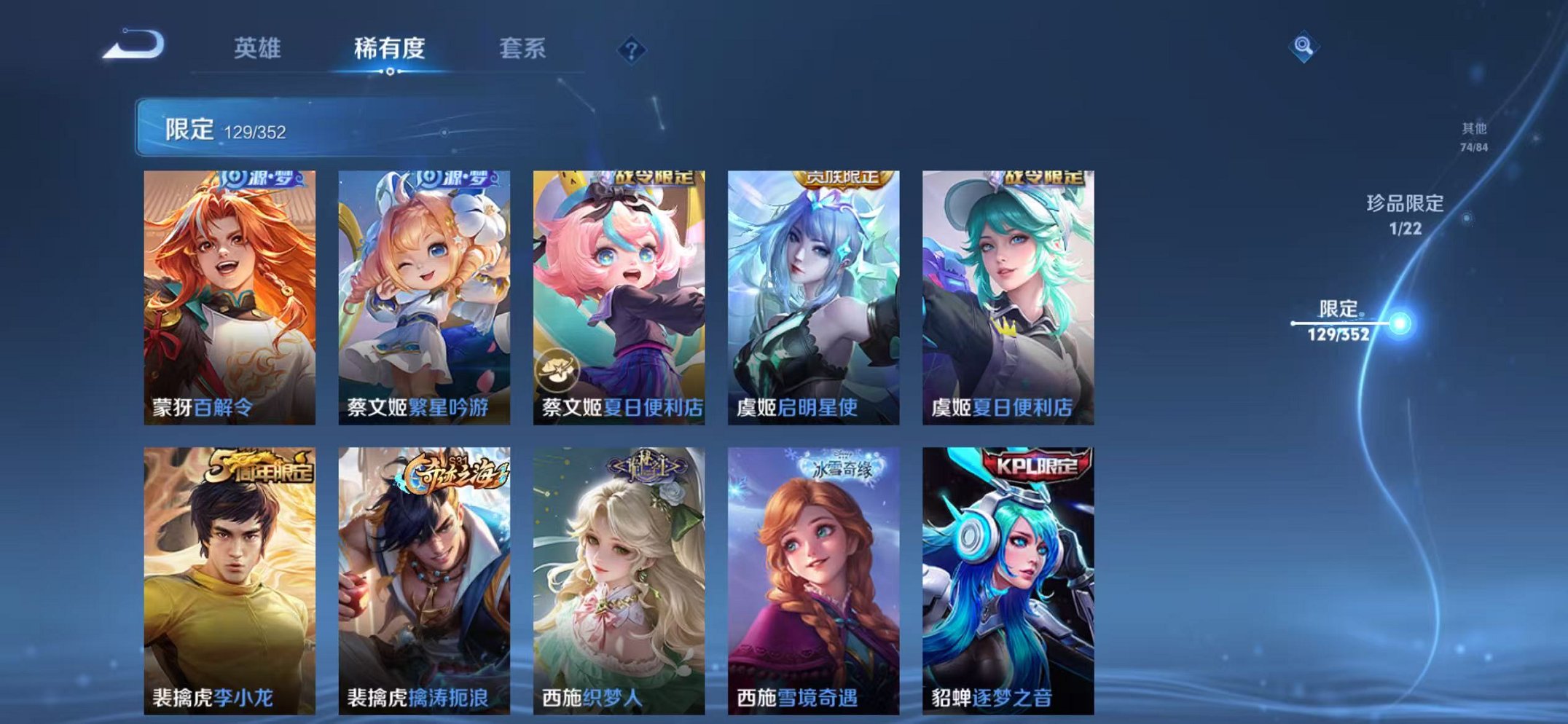The height and width of the screenshot is (724, 1568).
Task: Switch to the 套系 tab
Action: (525, 47)
